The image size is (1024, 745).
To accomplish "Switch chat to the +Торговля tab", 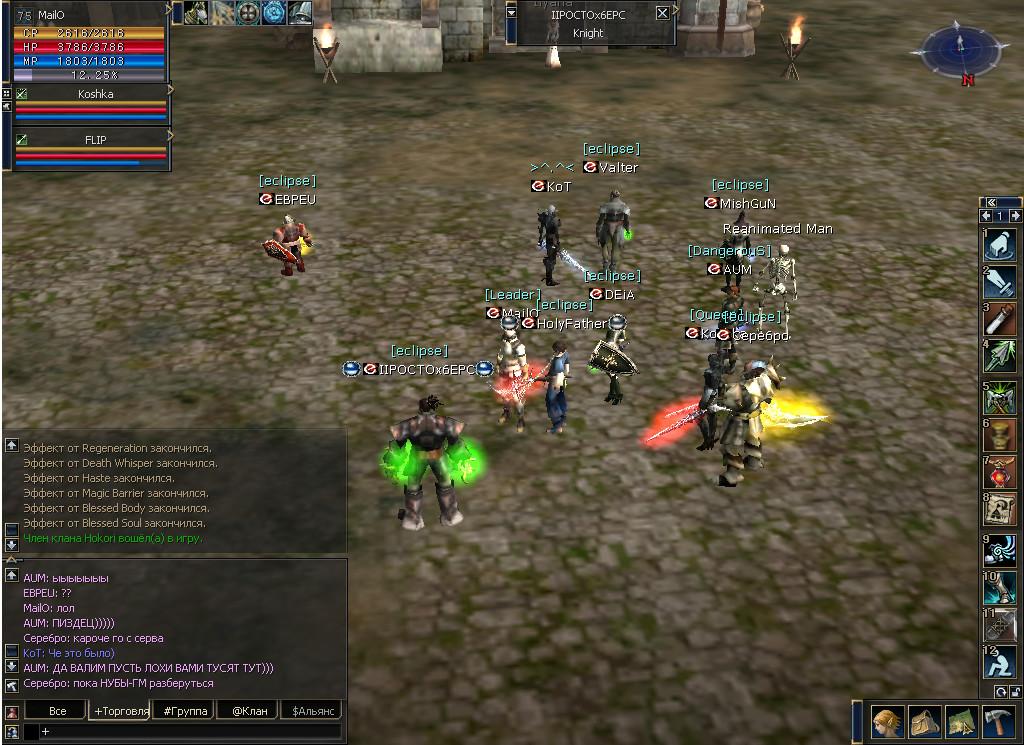I will tap(119, 711).
